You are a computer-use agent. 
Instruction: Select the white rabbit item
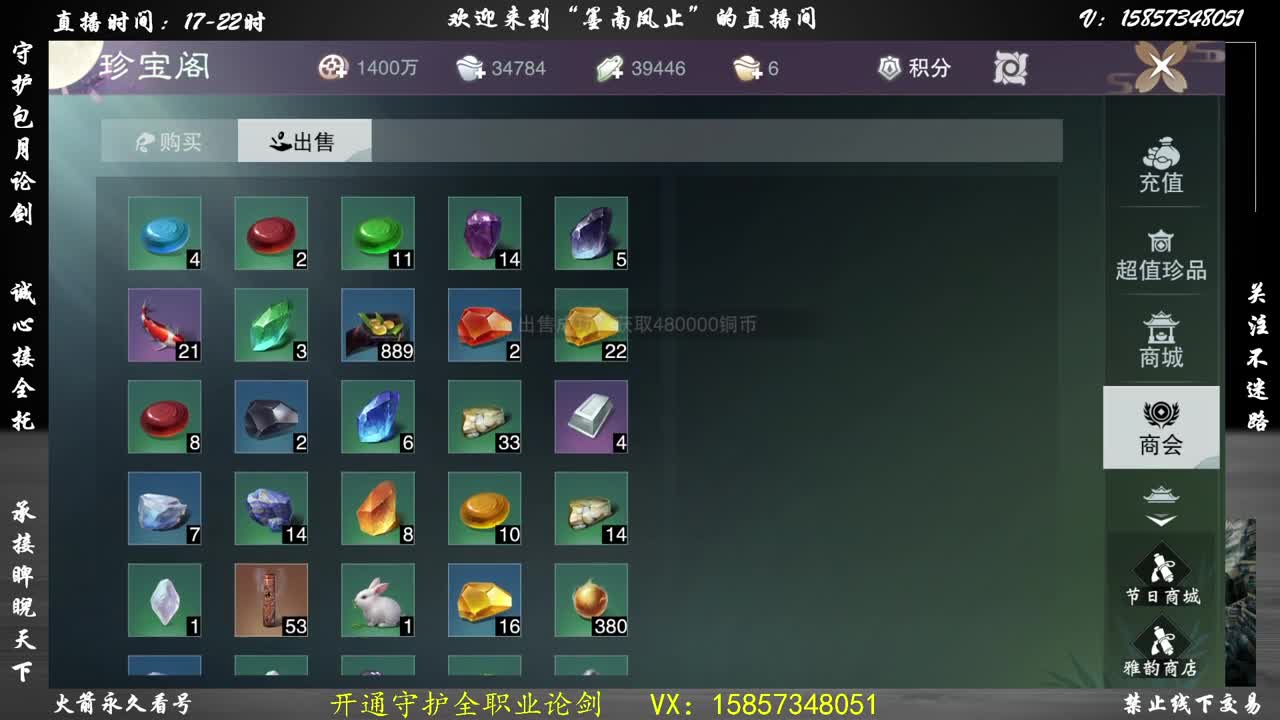tap(378, 600)
